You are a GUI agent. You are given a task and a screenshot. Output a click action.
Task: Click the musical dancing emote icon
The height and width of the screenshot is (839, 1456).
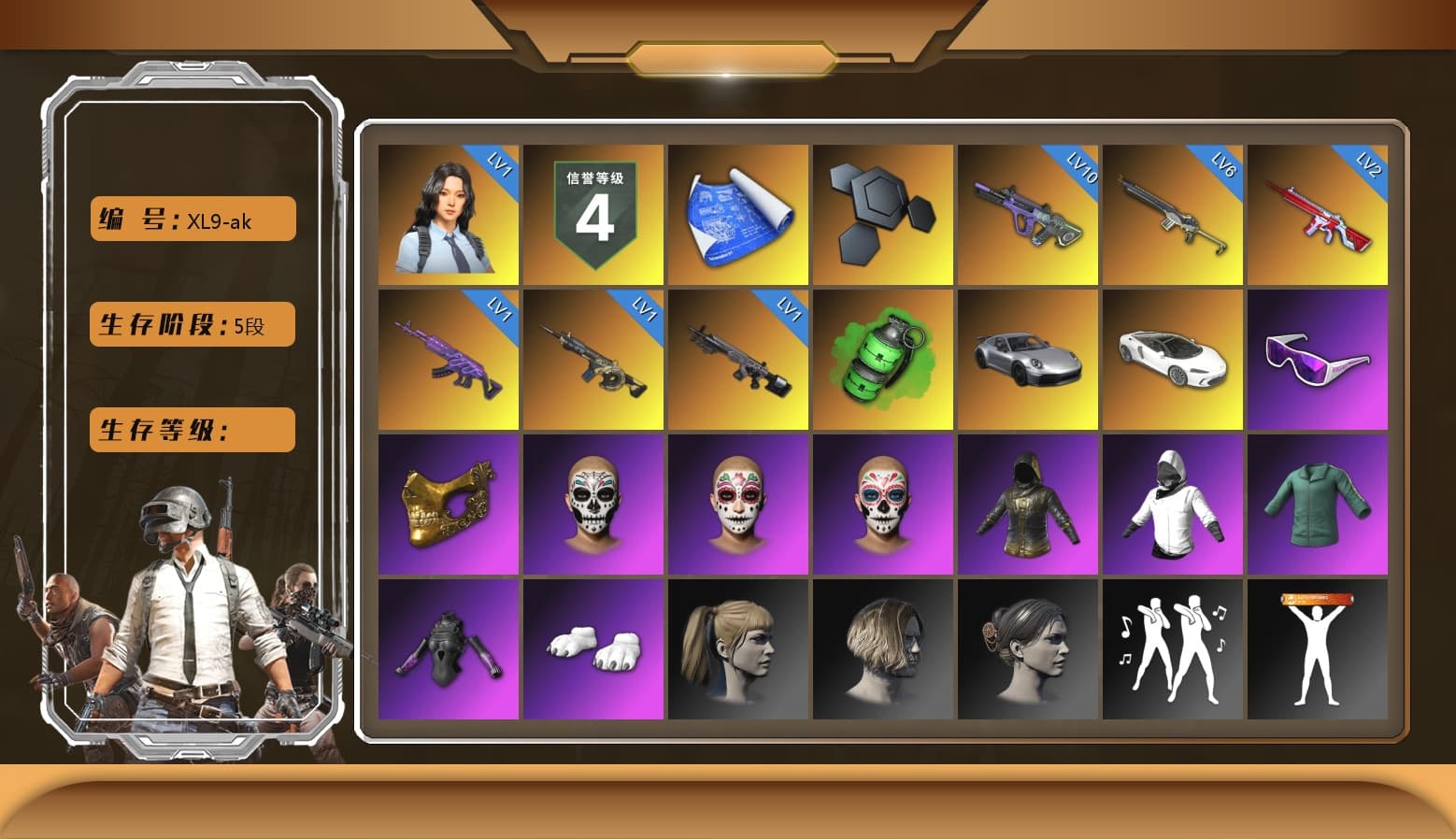(x=1173, y=647)
